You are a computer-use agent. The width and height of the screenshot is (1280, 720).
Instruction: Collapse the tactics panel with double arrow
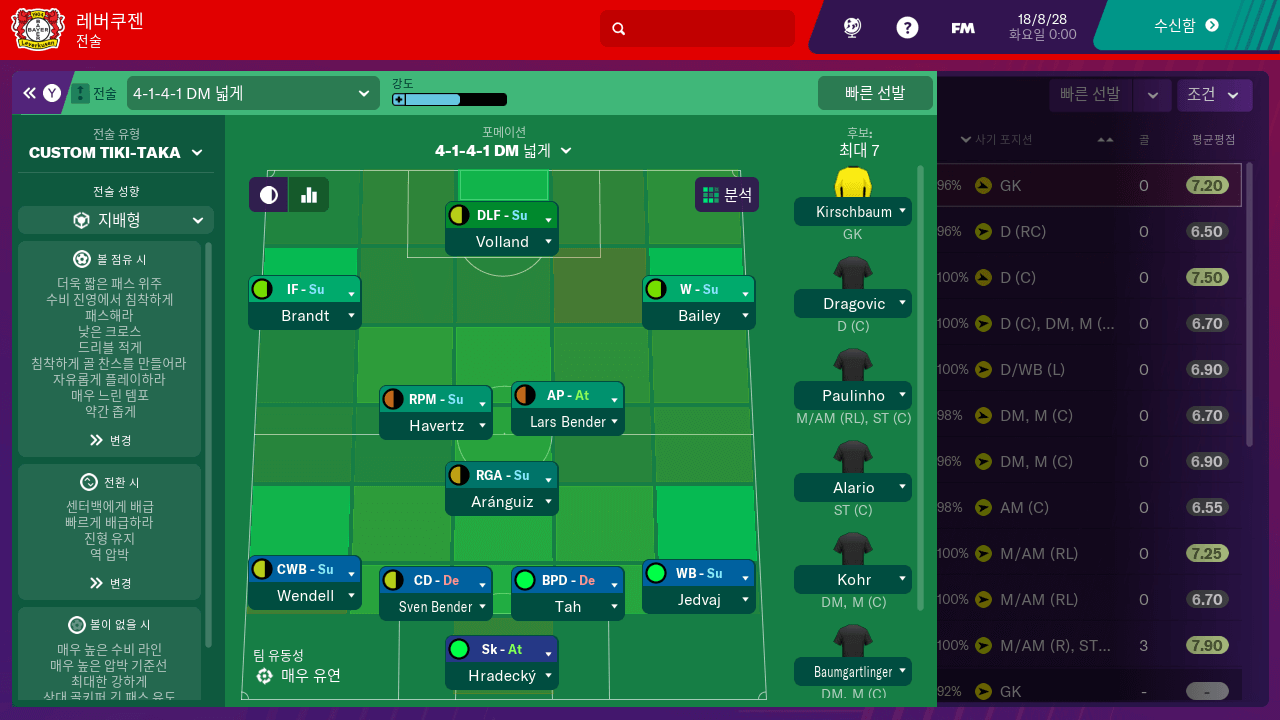(29, 93)
